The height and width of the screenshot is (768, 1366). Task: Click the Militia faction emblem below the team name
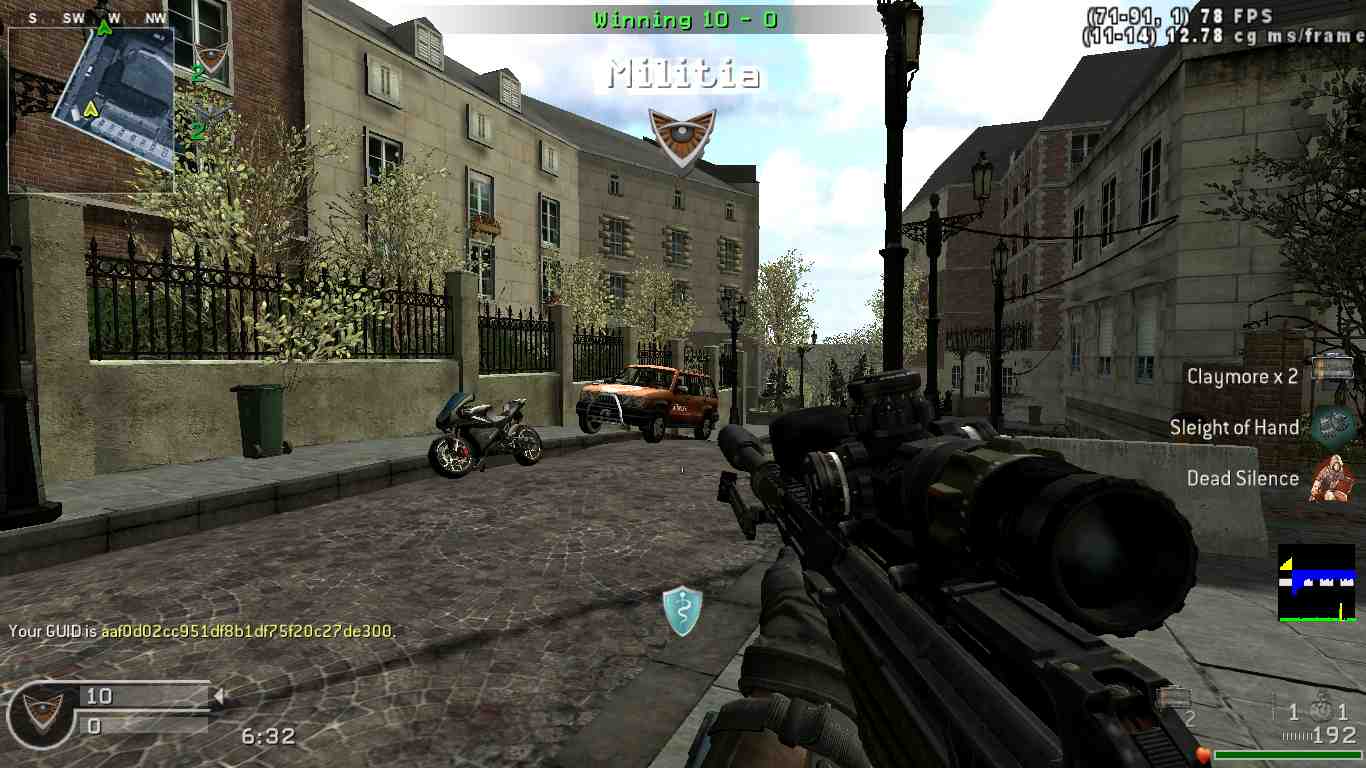[682, 136]
